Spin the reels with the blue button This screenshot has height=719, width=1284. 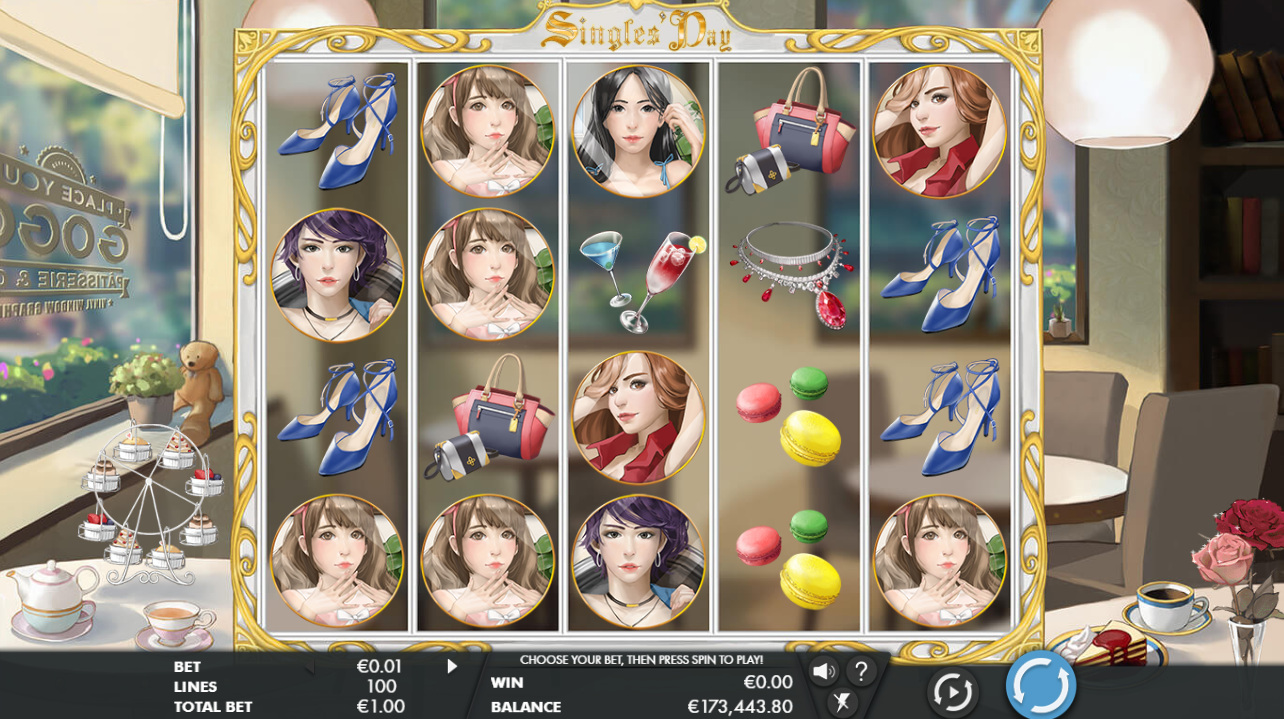click(x=1040, y=686)
